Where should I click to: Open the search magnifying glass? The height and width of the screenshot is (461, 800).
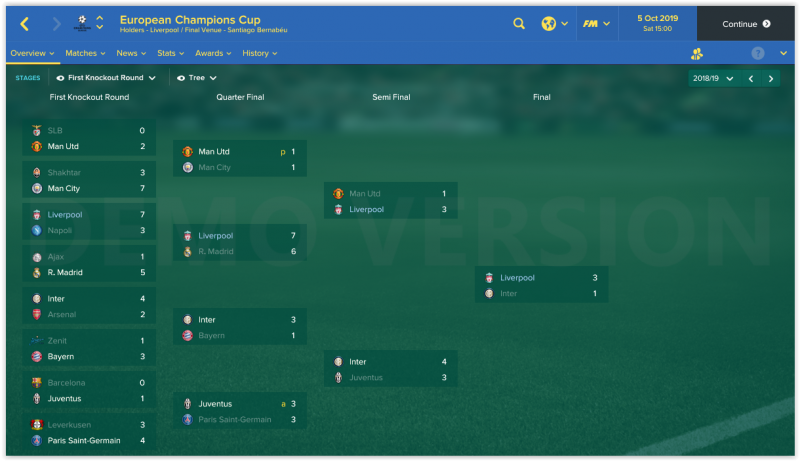(518, 23)
